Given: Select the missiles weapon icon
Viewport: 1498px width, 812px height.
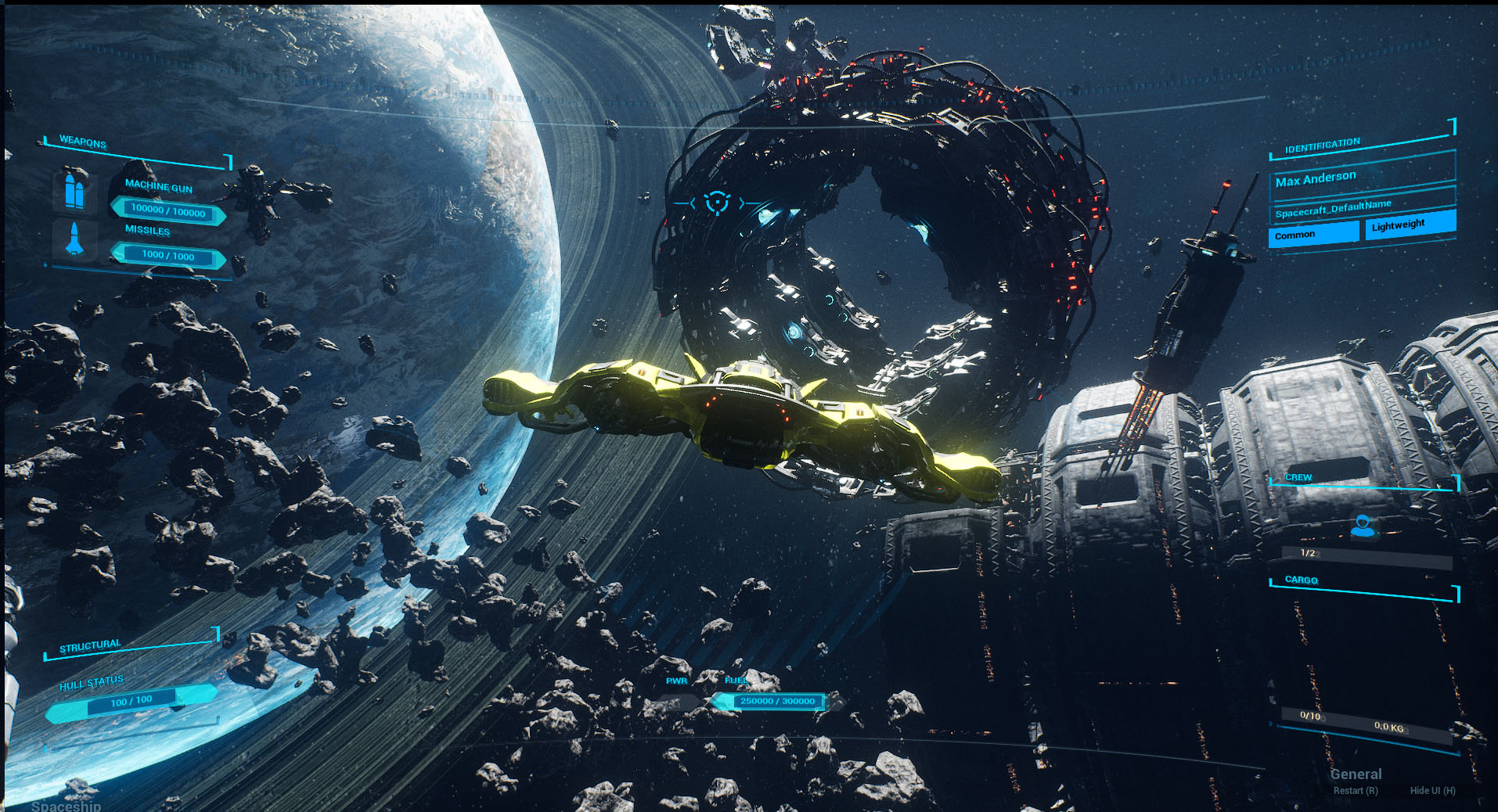Looking at the screenshot, I should tap(74, 239).
